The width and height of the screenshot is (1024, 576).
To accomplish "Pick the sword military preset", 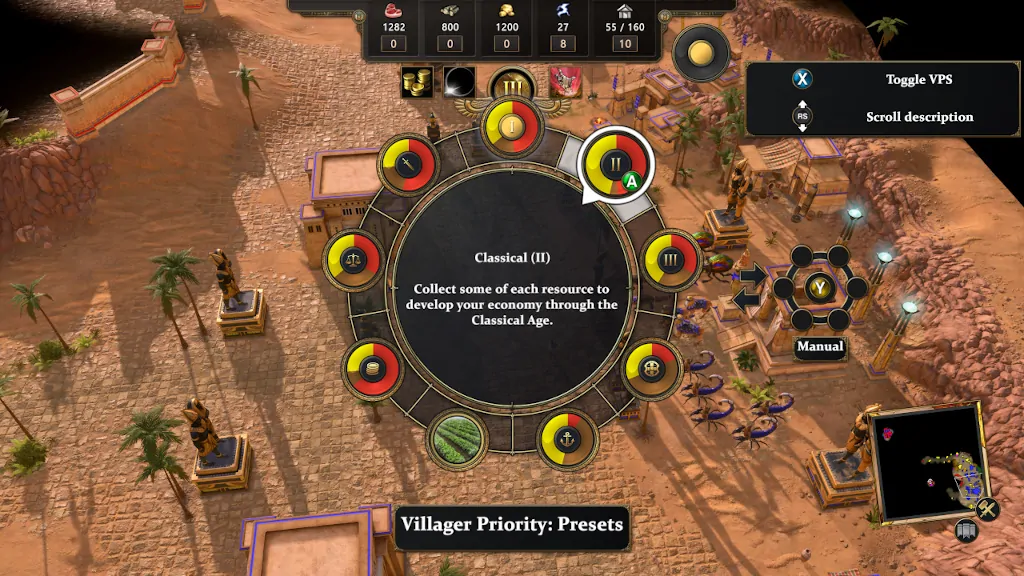I will pyautogui.click(x=409, y=167).
